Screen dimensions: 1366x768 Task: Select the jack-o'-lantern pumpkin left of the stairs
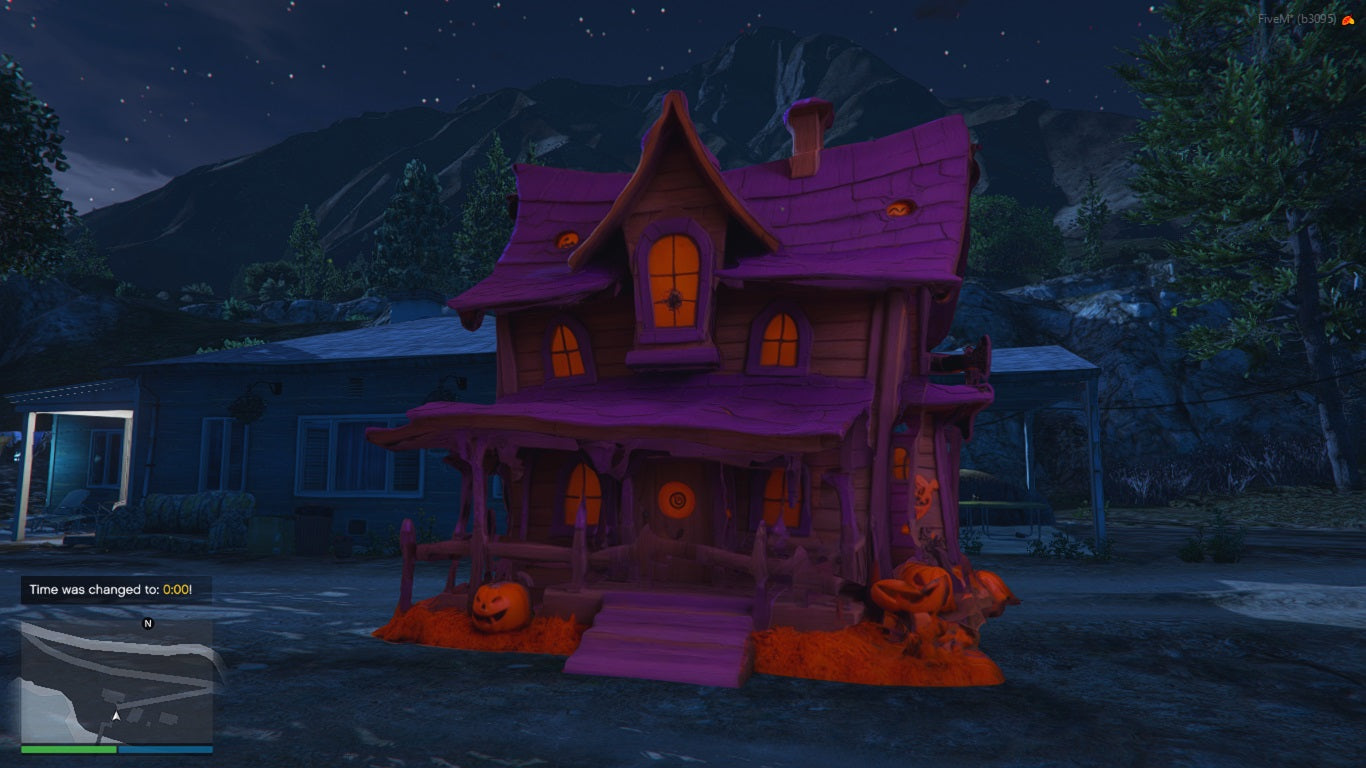click(499, 606)
